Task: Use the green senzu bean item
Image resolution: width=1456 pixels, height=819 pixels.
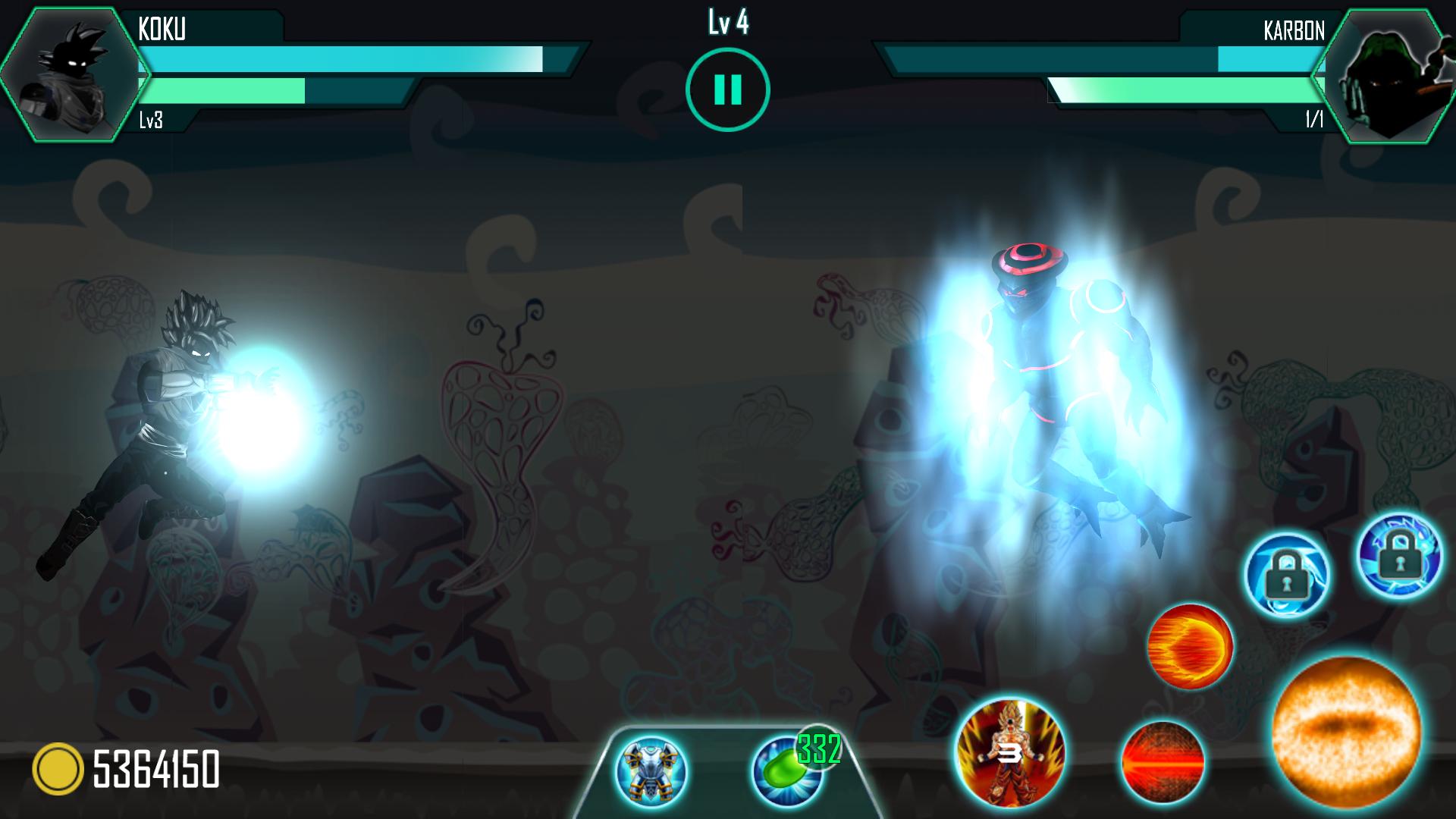Action: click(x=786, y=770)
